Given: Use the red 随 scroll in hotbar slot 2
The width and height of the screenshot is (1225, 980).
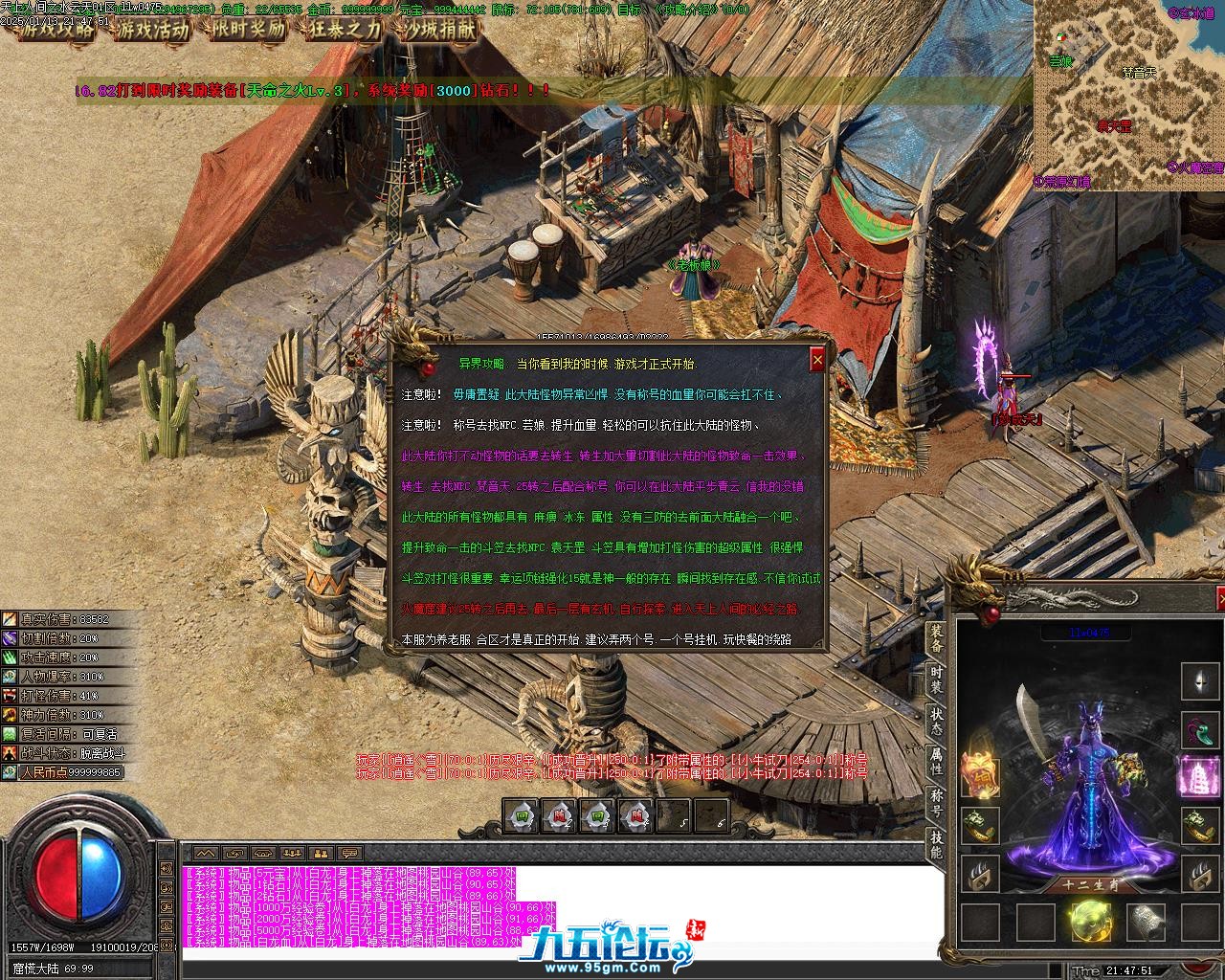Looking at the screenshot, I should coord(559,816).
